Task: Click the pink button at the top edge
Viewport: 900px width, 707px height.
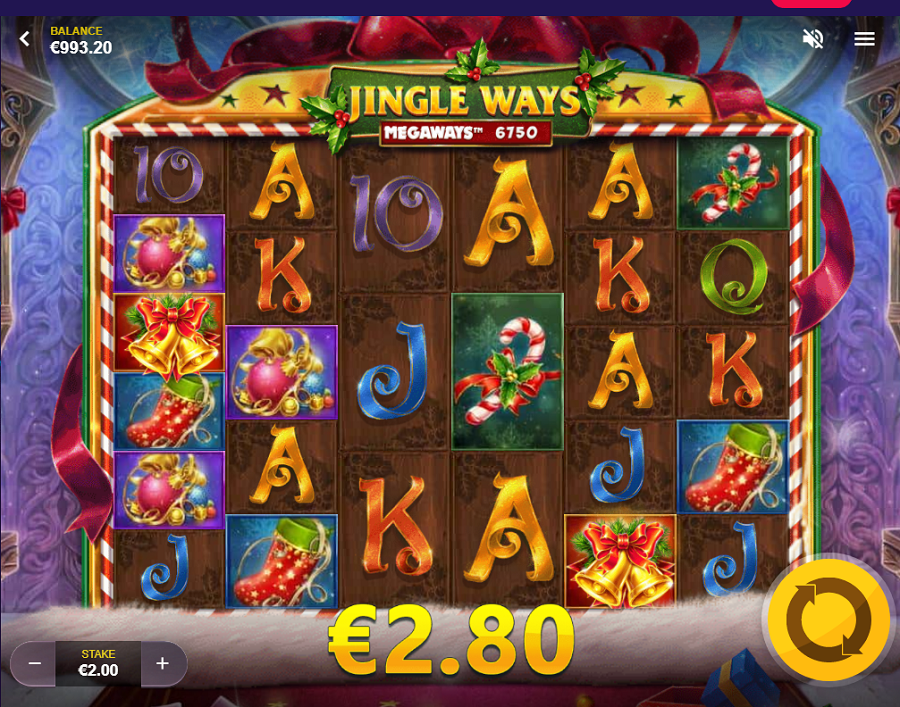Action: tap(810, 3)
